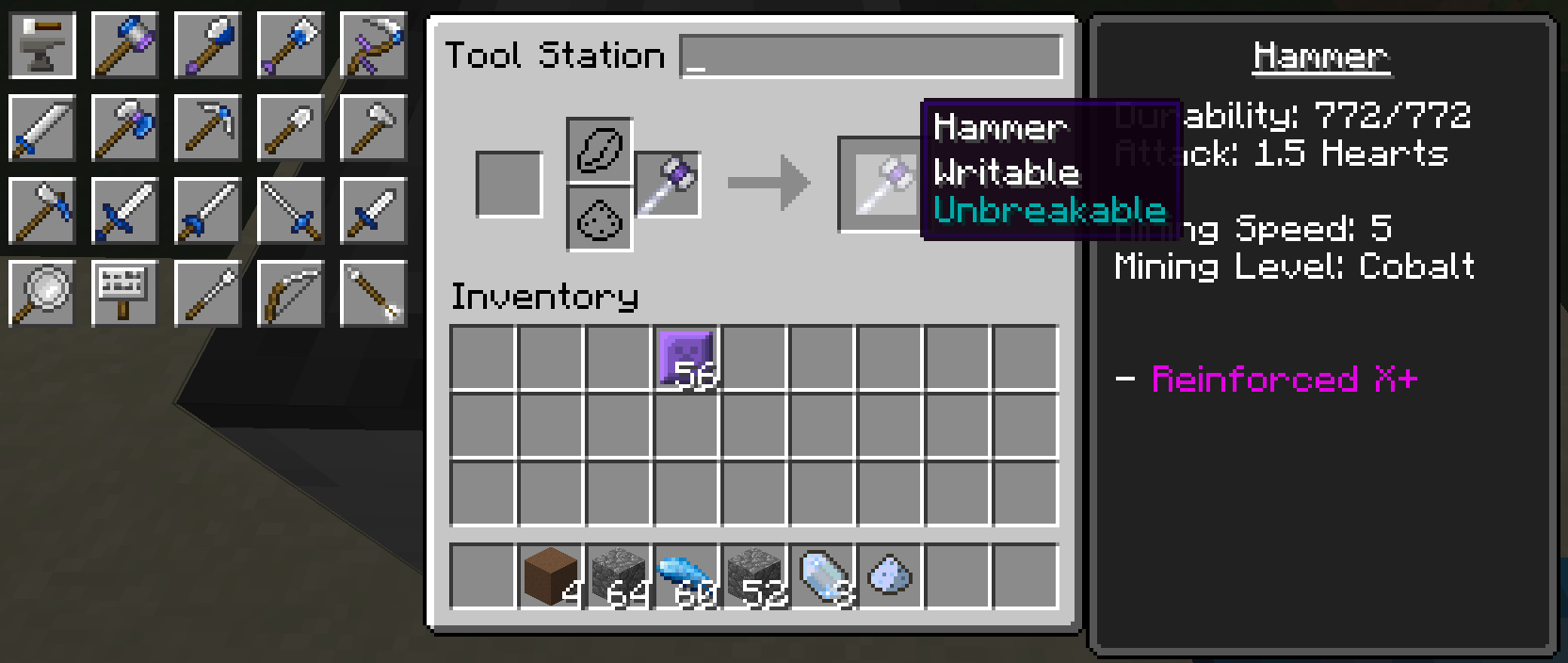1568x663 pixels.
Task: Choose the hammer tool recipe
Action: pos(125,45)
